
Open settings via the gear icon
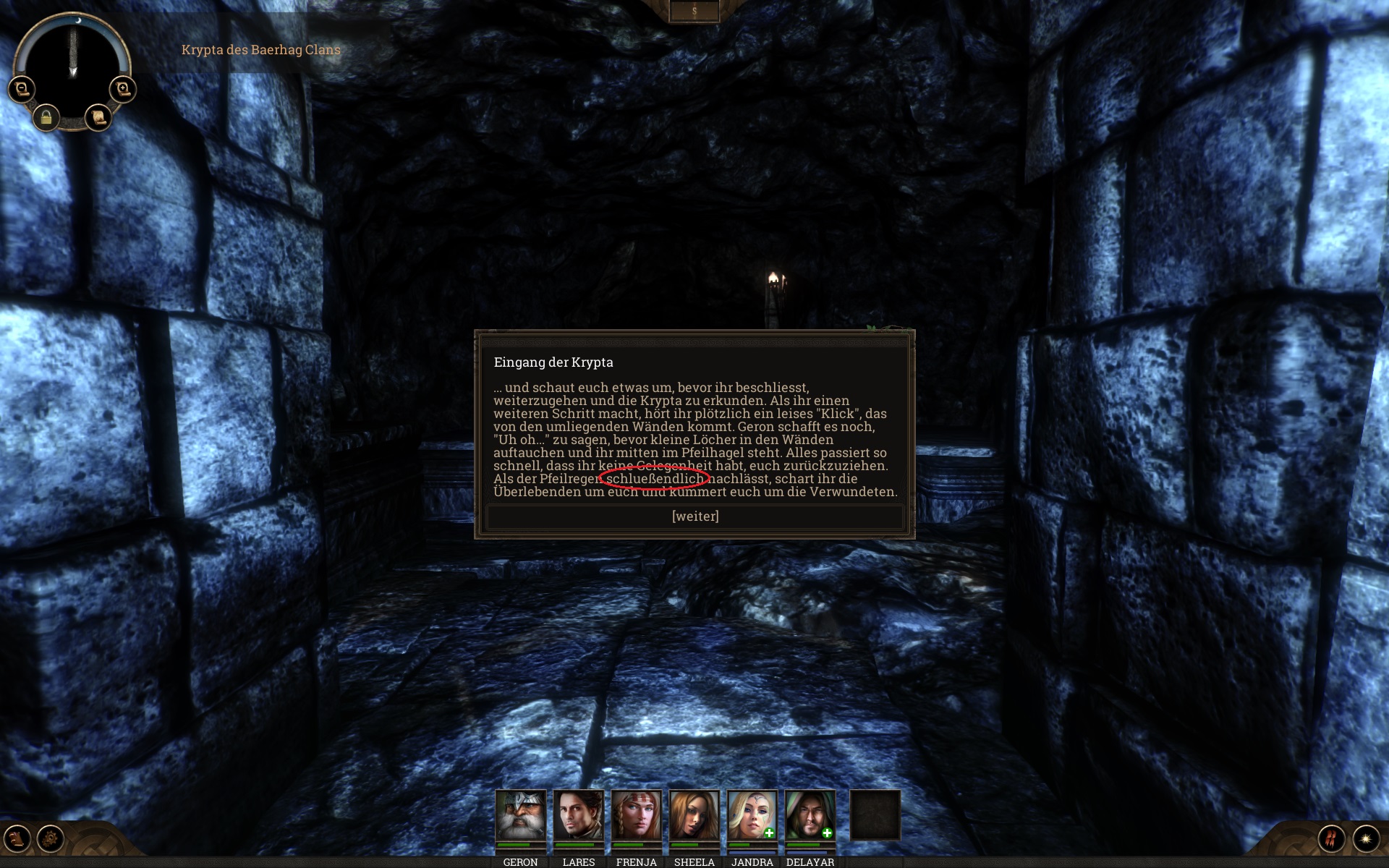(51, 839)
